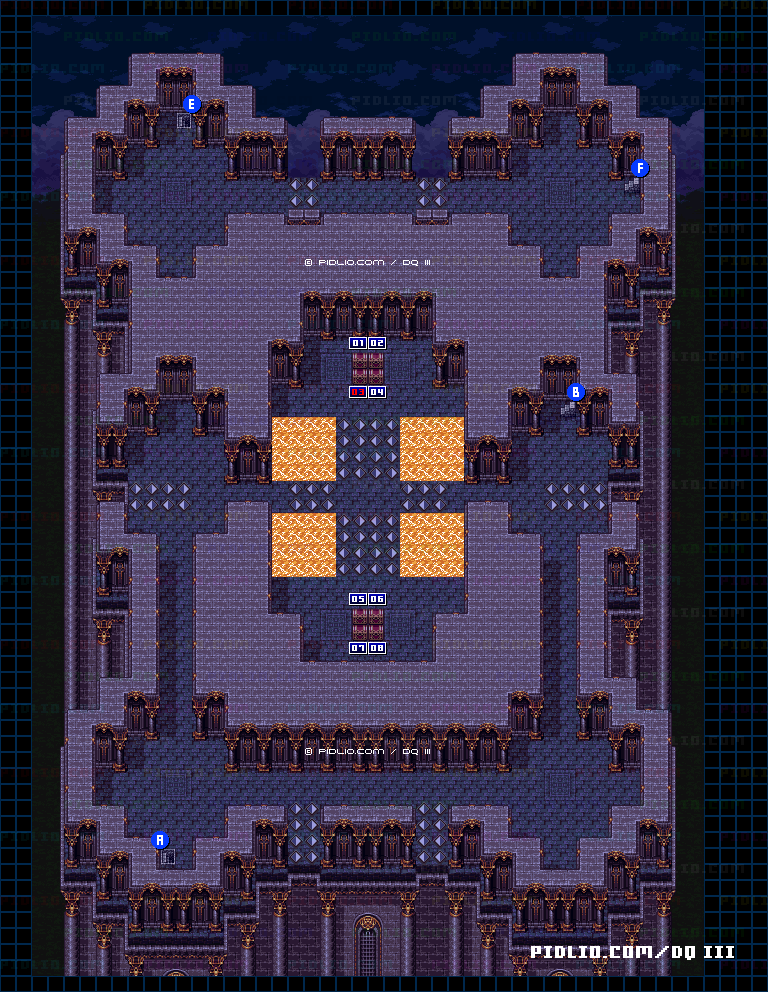Choose treasure marker 07
The width and height of the screenshot is (768, 992).
357,648
